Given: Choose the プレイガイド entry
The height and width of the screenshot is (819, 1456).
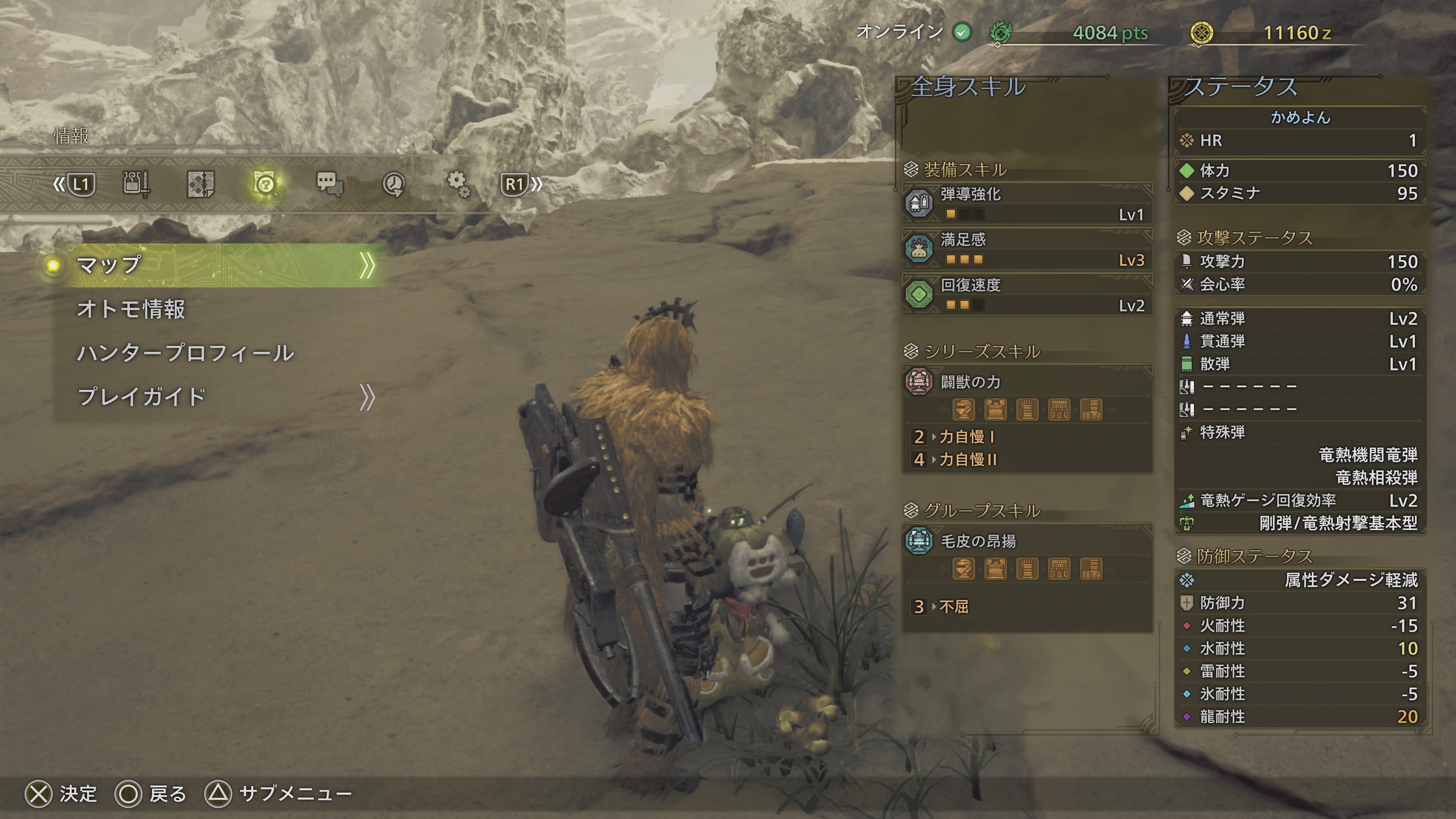Looking at the screenshot, I should point(141,397).
